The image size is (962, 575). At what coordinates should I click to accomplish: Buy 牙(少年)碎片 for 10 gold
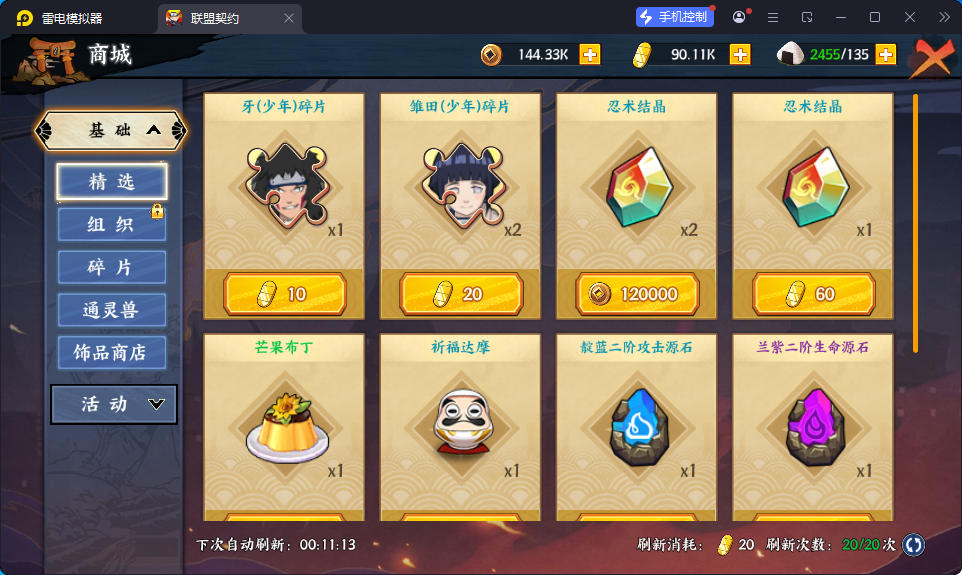285,294
